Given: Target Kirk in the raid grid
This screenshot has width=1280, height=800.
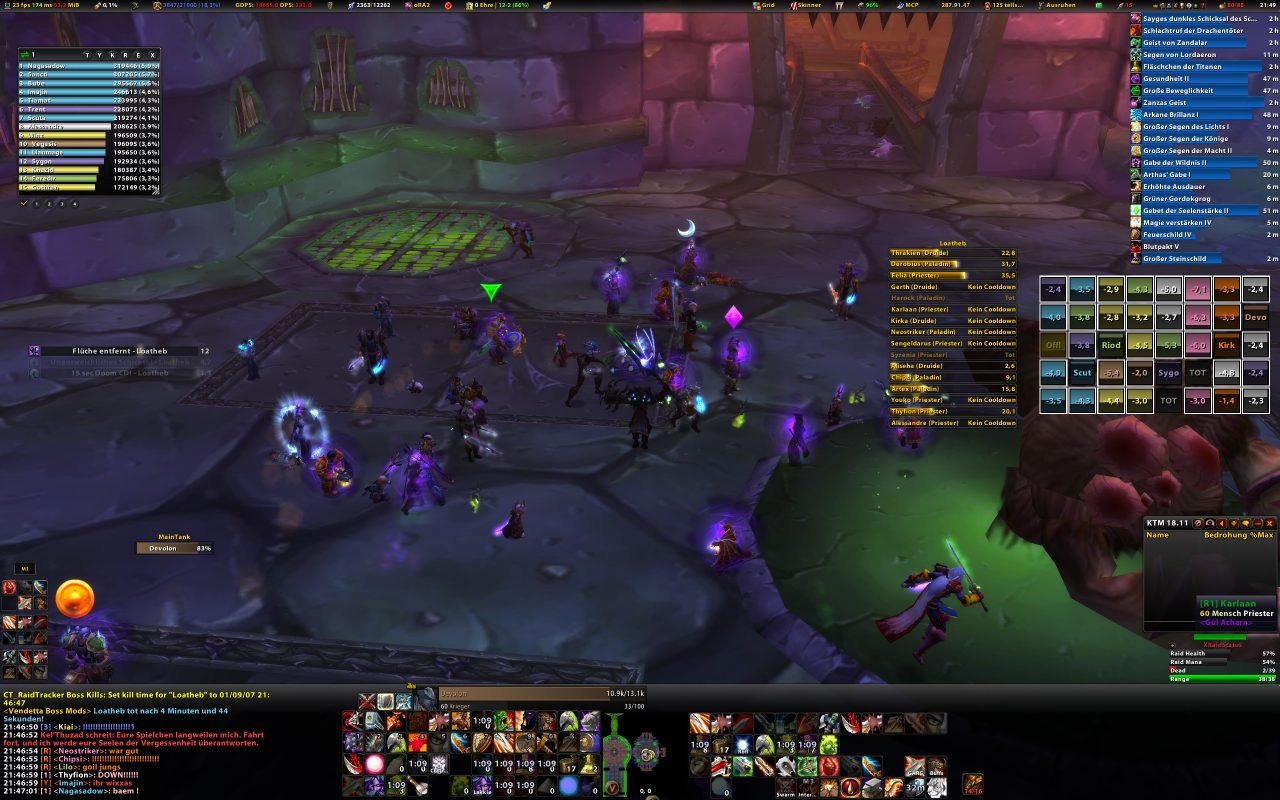Looking at the screenshot, I should pos(1226,345).
